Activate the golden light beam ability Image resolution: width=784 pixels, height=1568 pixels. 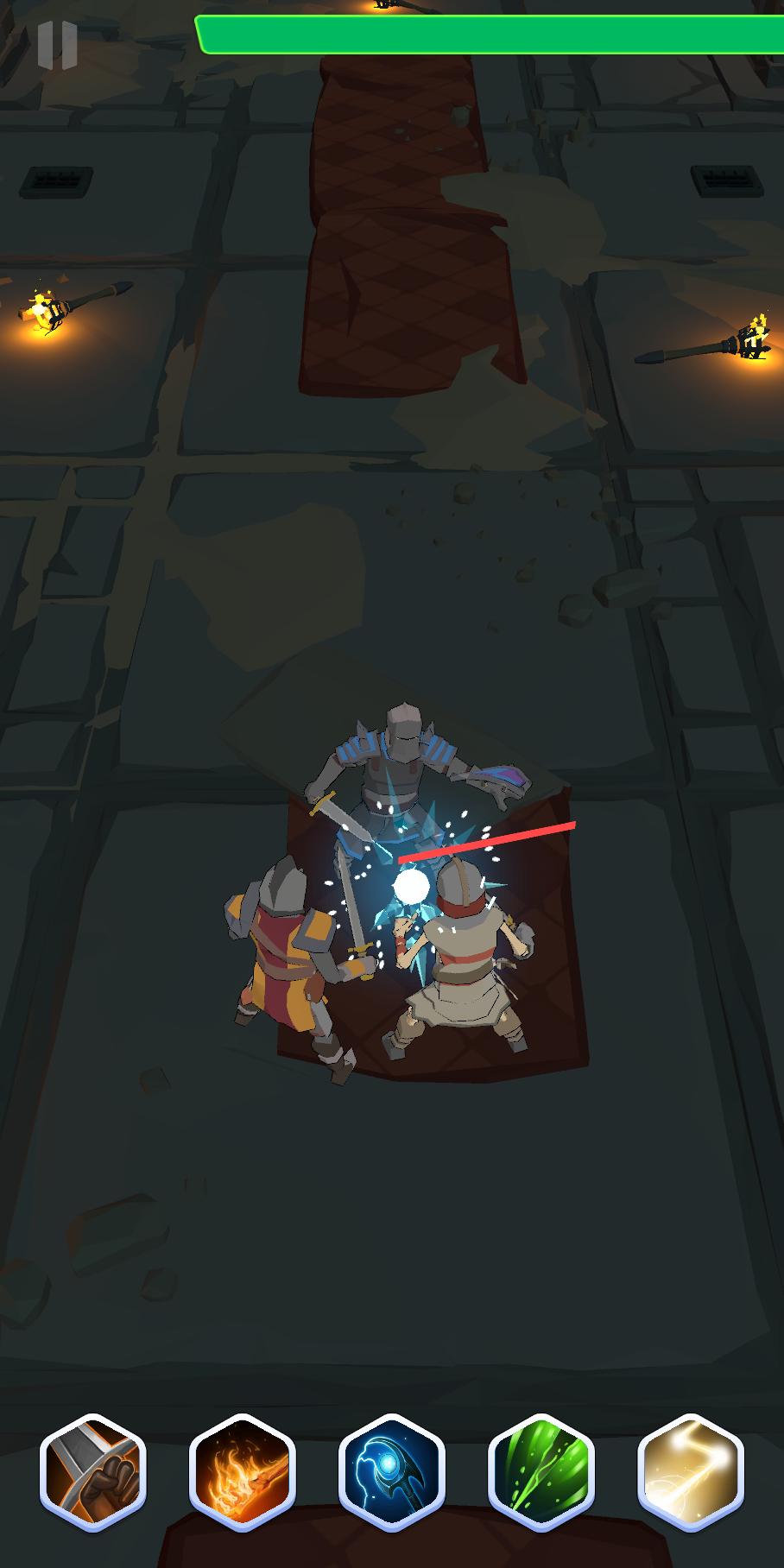click(690, 1471)
